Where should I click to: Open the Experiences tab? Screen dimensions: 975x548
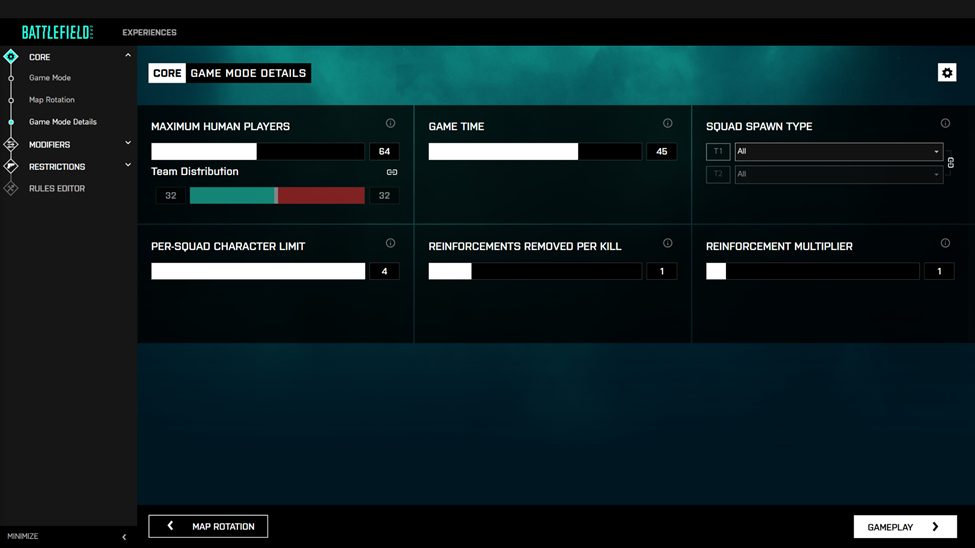pyautogui.click(x=149, y=32)
